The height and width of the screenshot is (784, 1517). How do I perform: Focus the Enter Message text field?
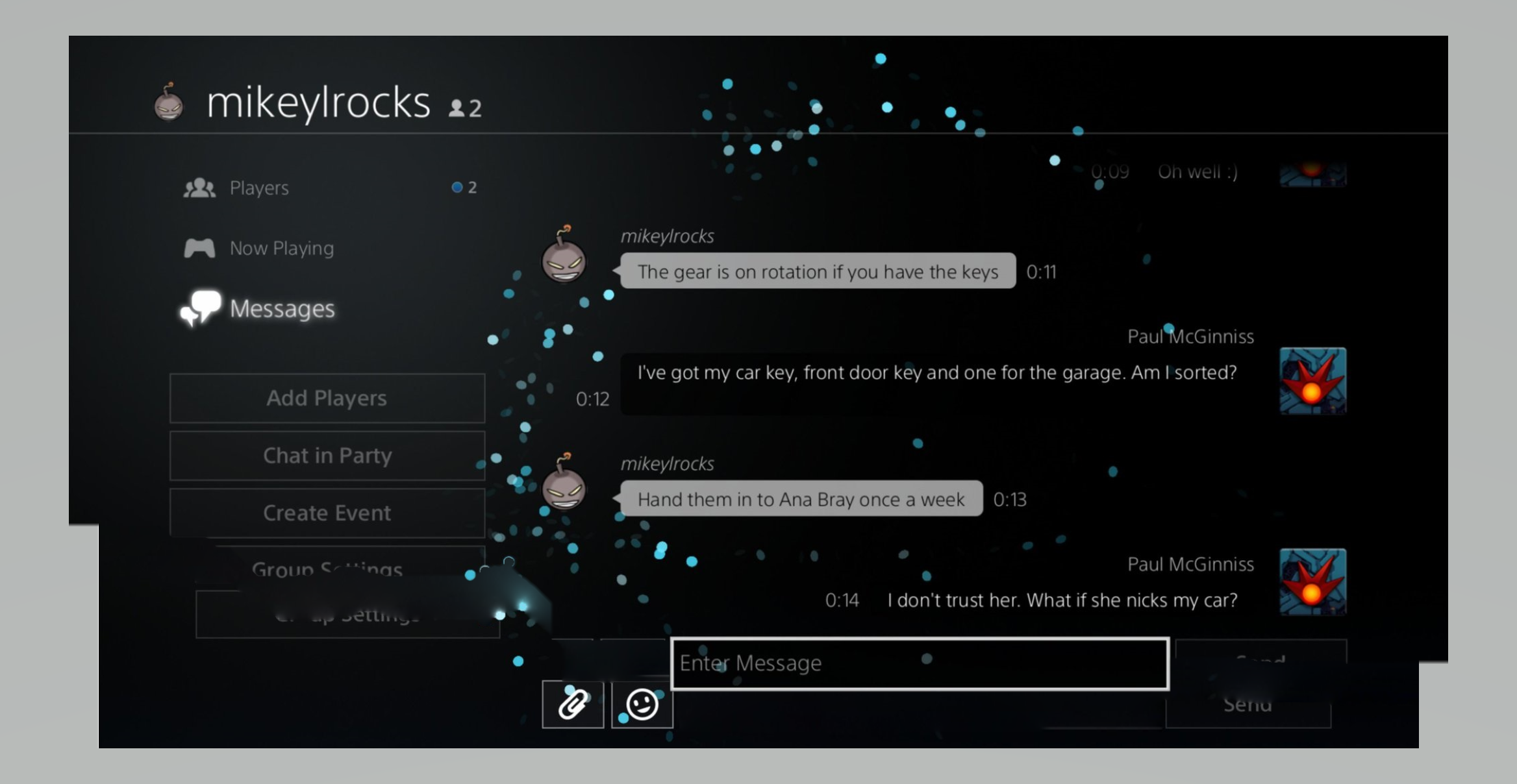(x=919, y=663)
